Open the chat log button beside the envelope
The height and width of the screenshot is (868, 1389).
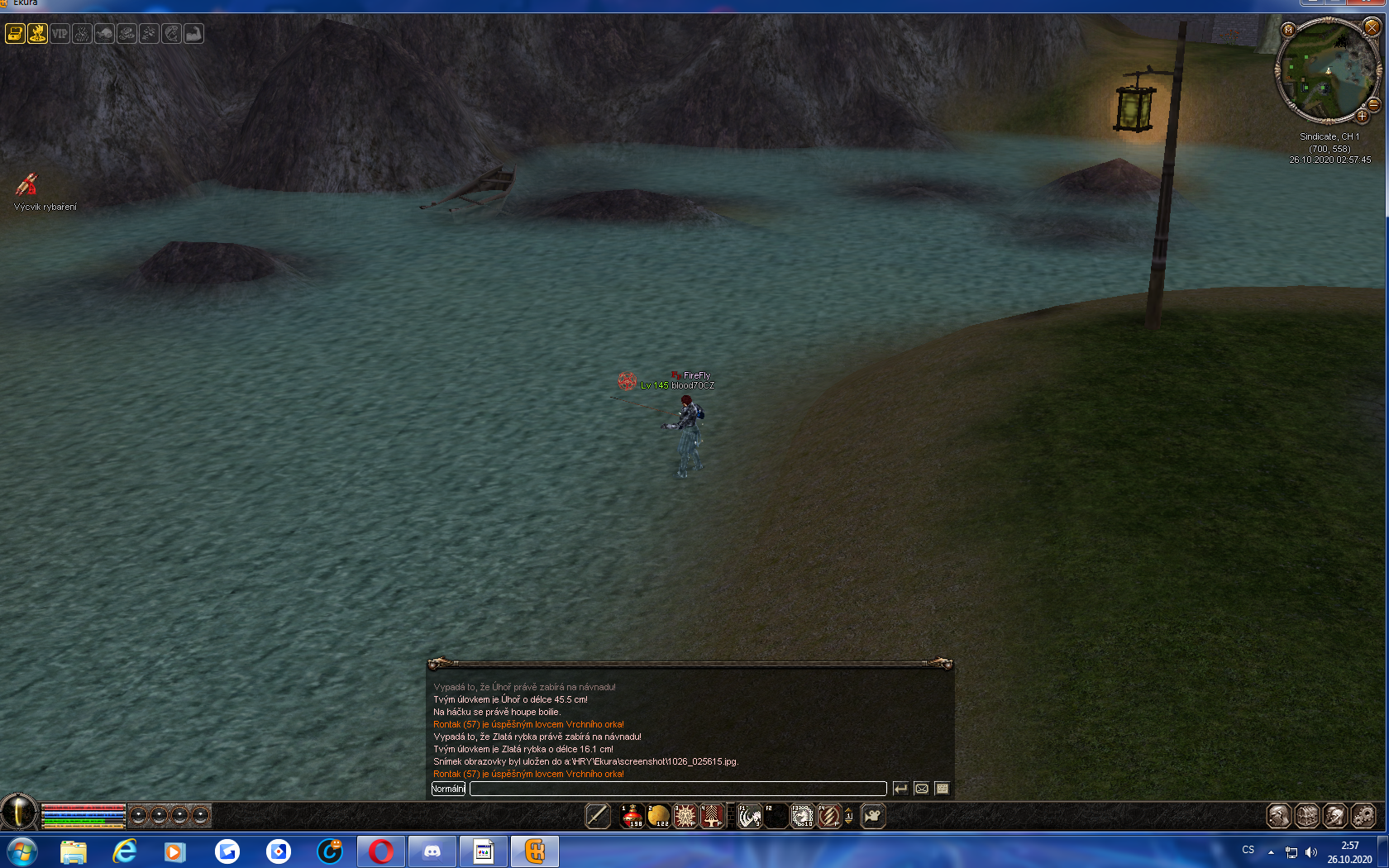click(942, 789)
